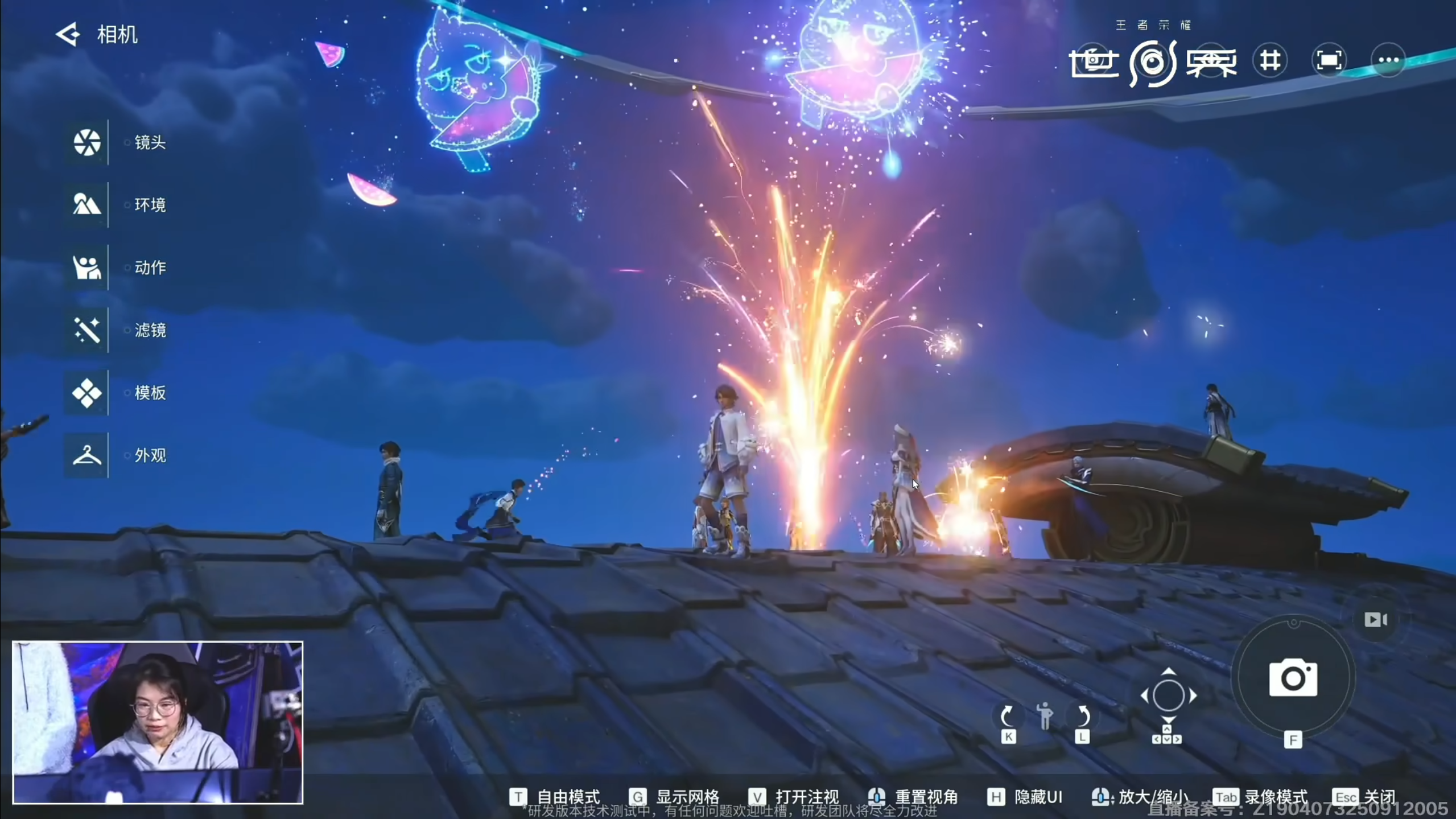
Task: Open the 外观 appearance menu
Action: tap(87, 455)
